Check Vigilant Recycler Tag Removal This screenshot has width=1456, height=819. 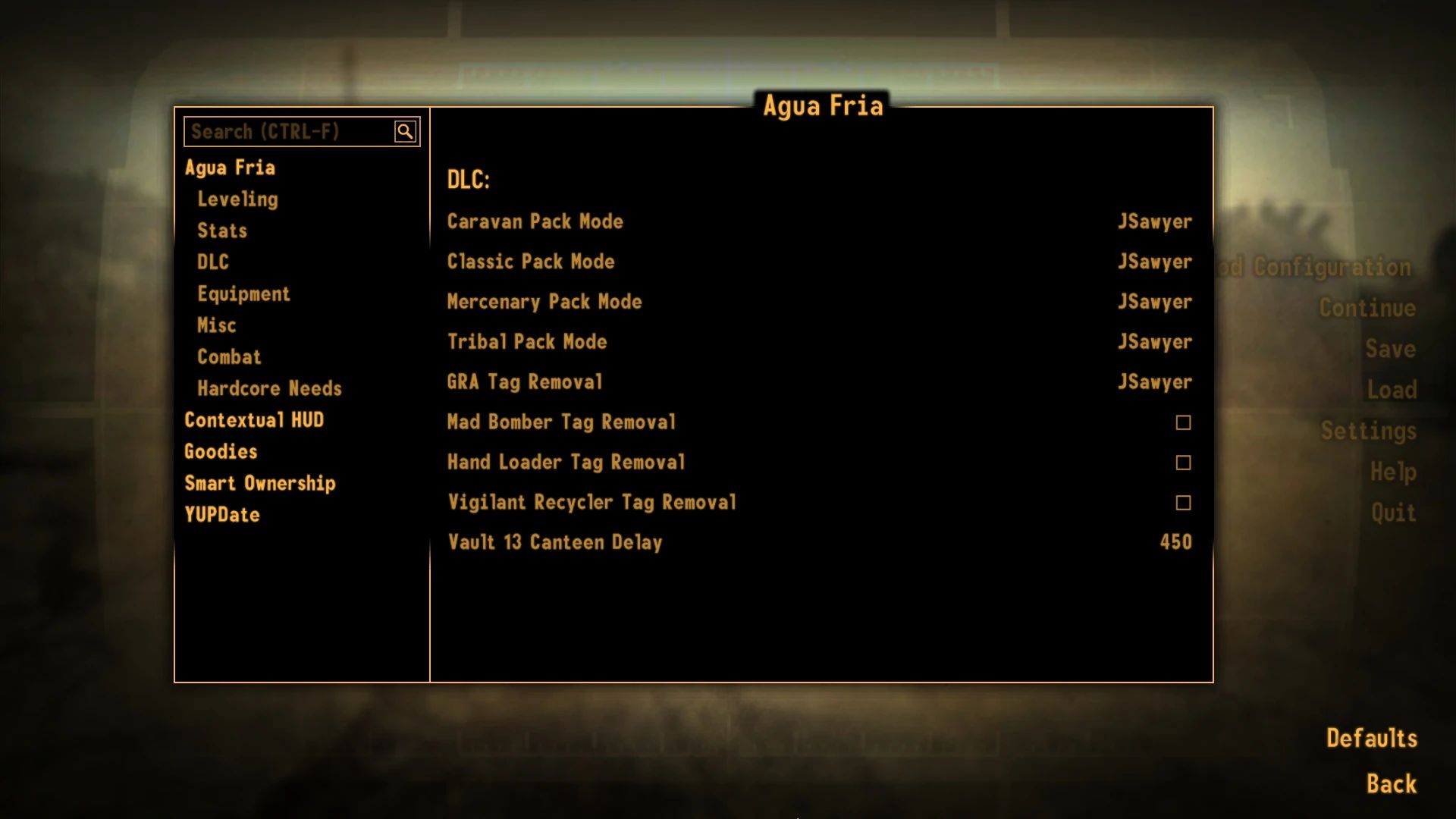[x=1181, y=502]
